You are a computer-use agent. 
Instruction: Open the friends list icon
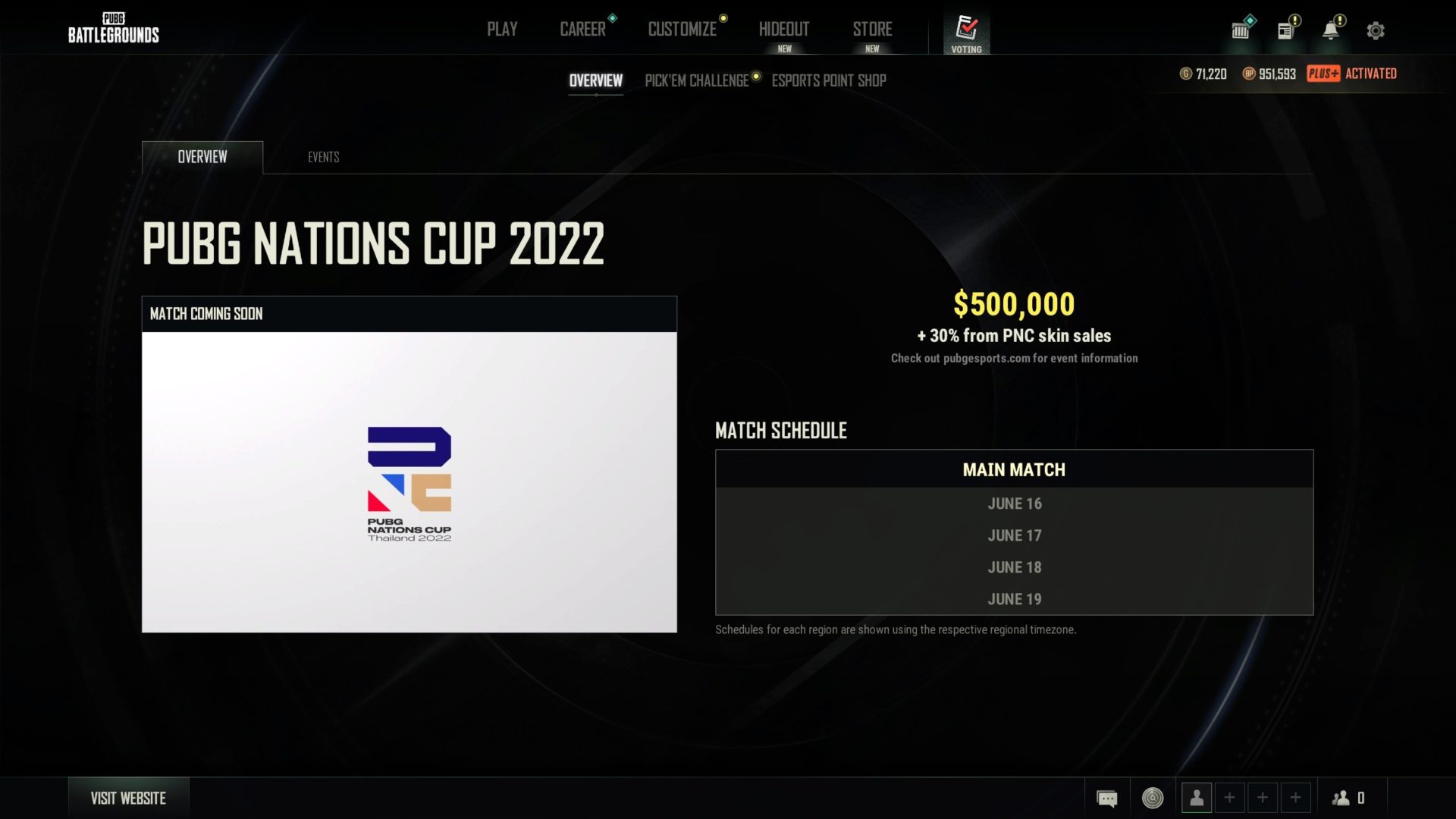(x=1341, y=798)
